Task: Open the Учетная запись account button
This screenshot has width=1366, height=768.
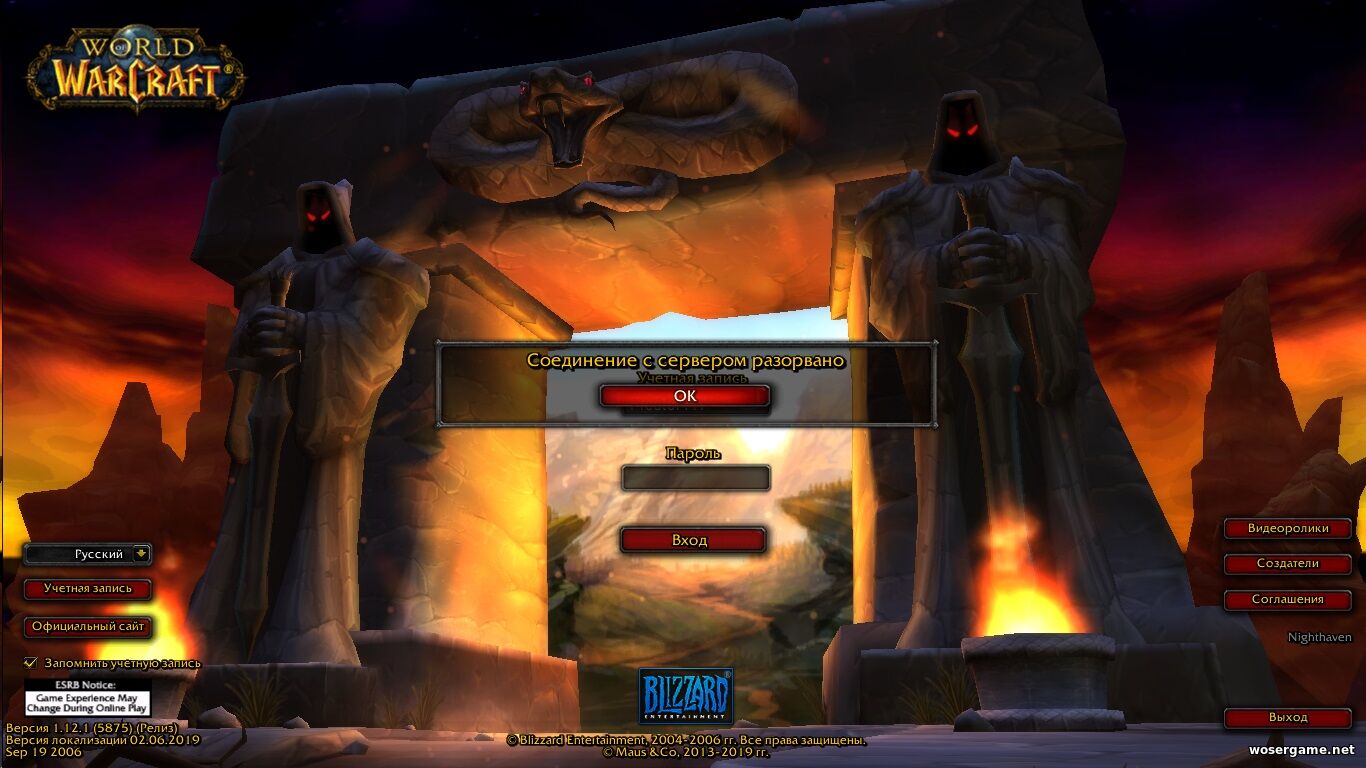Action: tap(88, 589)
